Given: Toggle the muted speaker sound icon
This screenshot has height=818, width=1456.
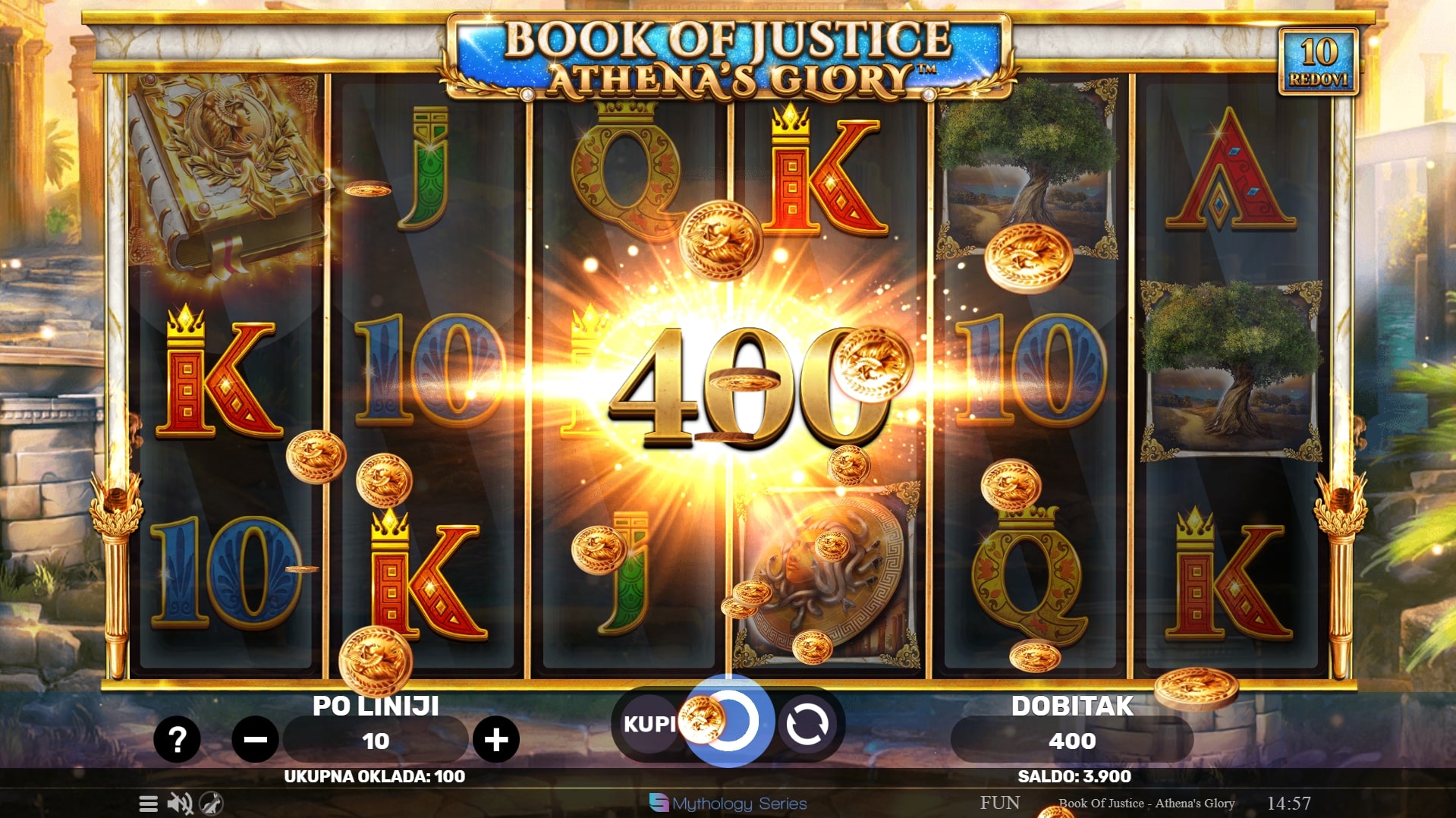Looking at the screenshot, I should pyautogui.click(x=180, y=804).
